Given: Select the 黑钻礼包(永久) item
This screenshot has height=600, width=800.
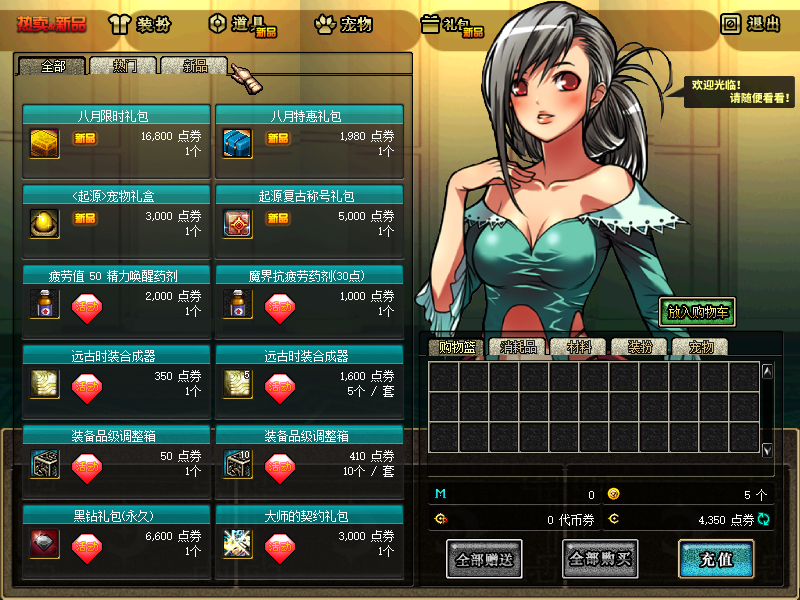Looking at the screenshot, I should tap(44, 542).
